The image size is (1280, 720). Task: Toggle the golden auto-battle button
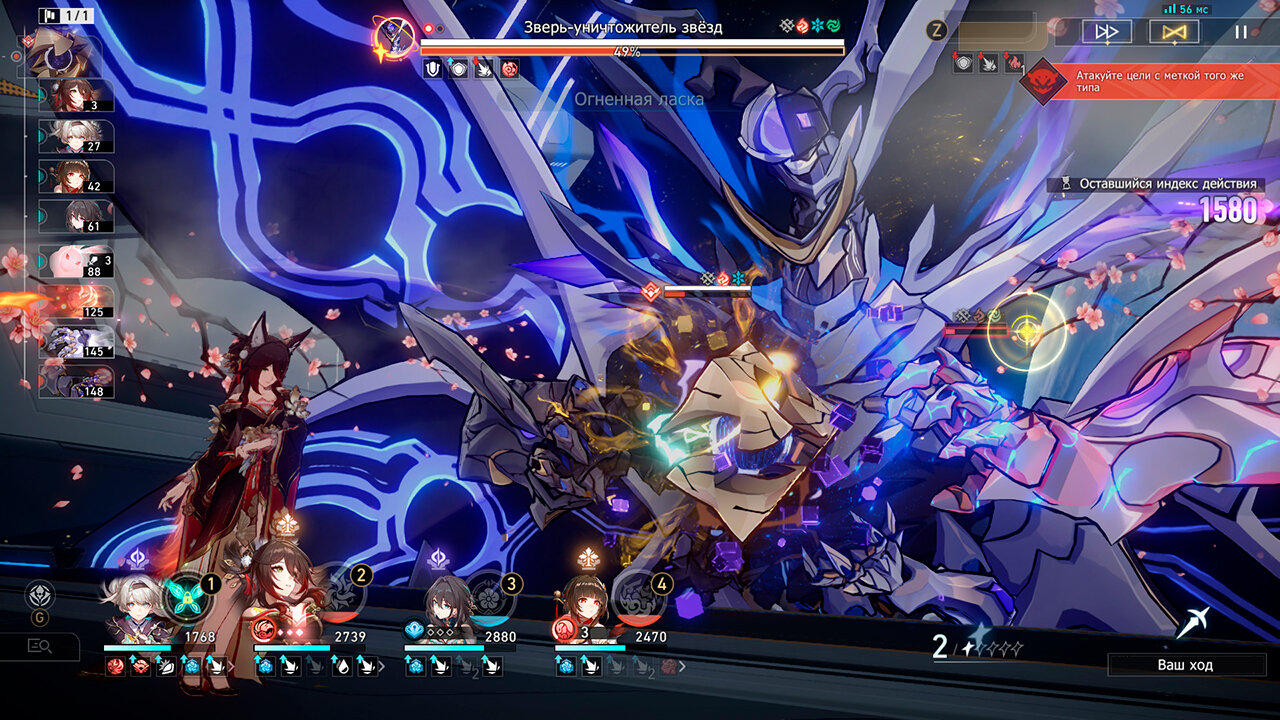[1174, 32]
